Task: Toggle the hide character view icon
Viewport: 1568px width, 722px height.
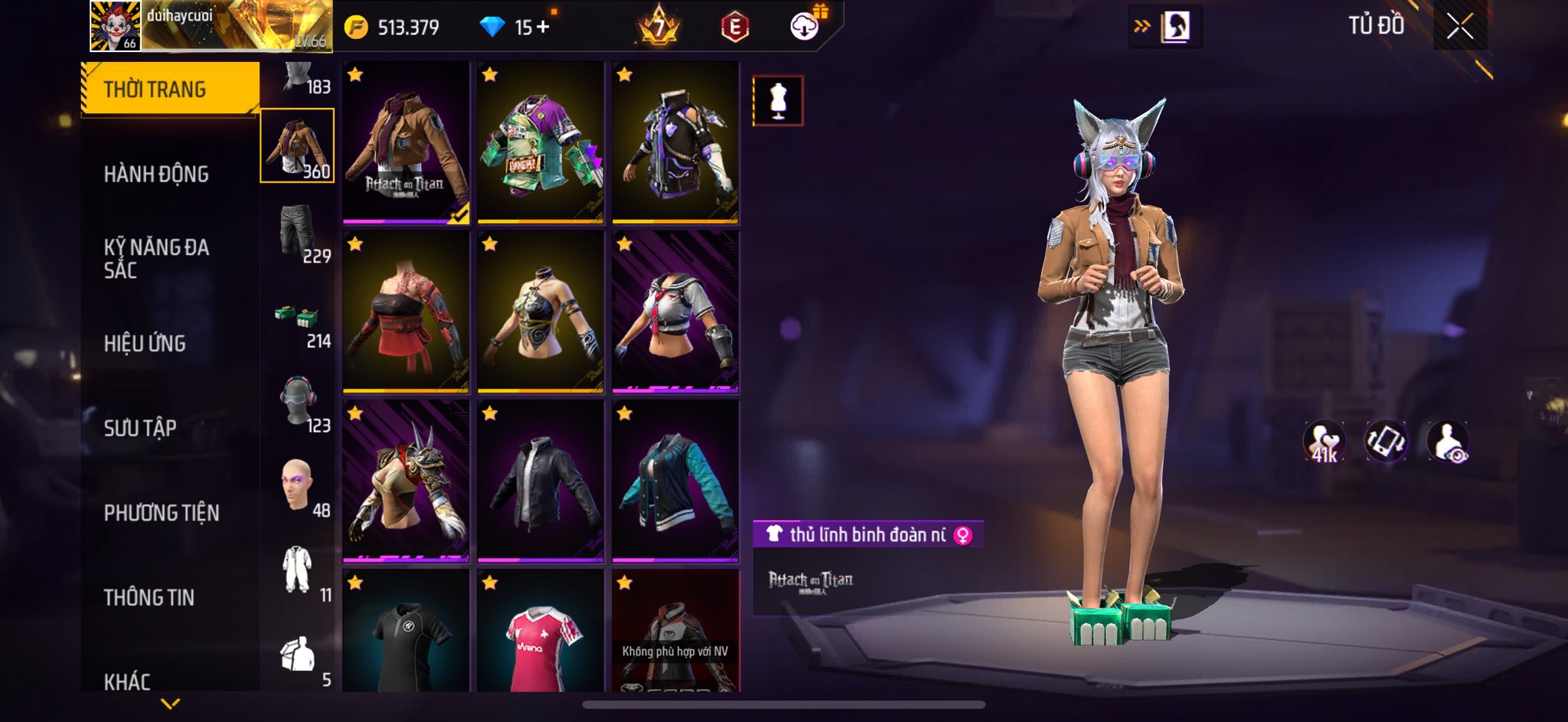Action: pyautogui.click(x=1447, y=442)
